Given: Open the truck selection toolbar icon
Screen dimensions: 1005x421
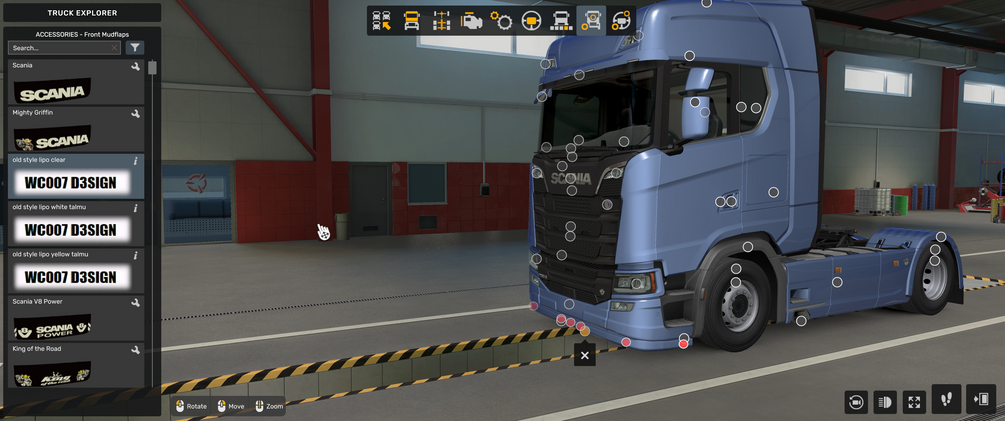Looking at the screenshot, I should pos(381,21).
